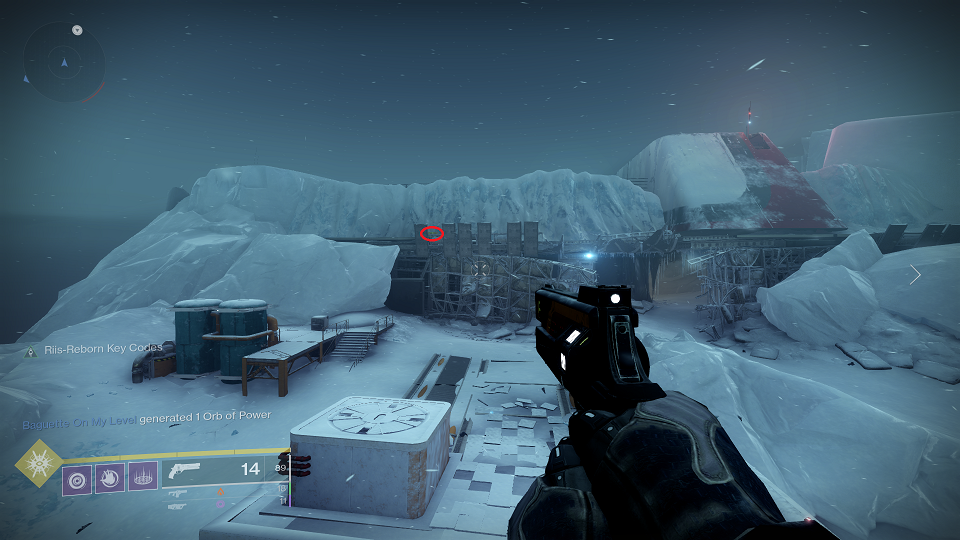Image resolution: width=960 pixels, height=540 pixels.
Task: Activate the yellow diamond Super ability icon
Action: (x=38, y=465)
